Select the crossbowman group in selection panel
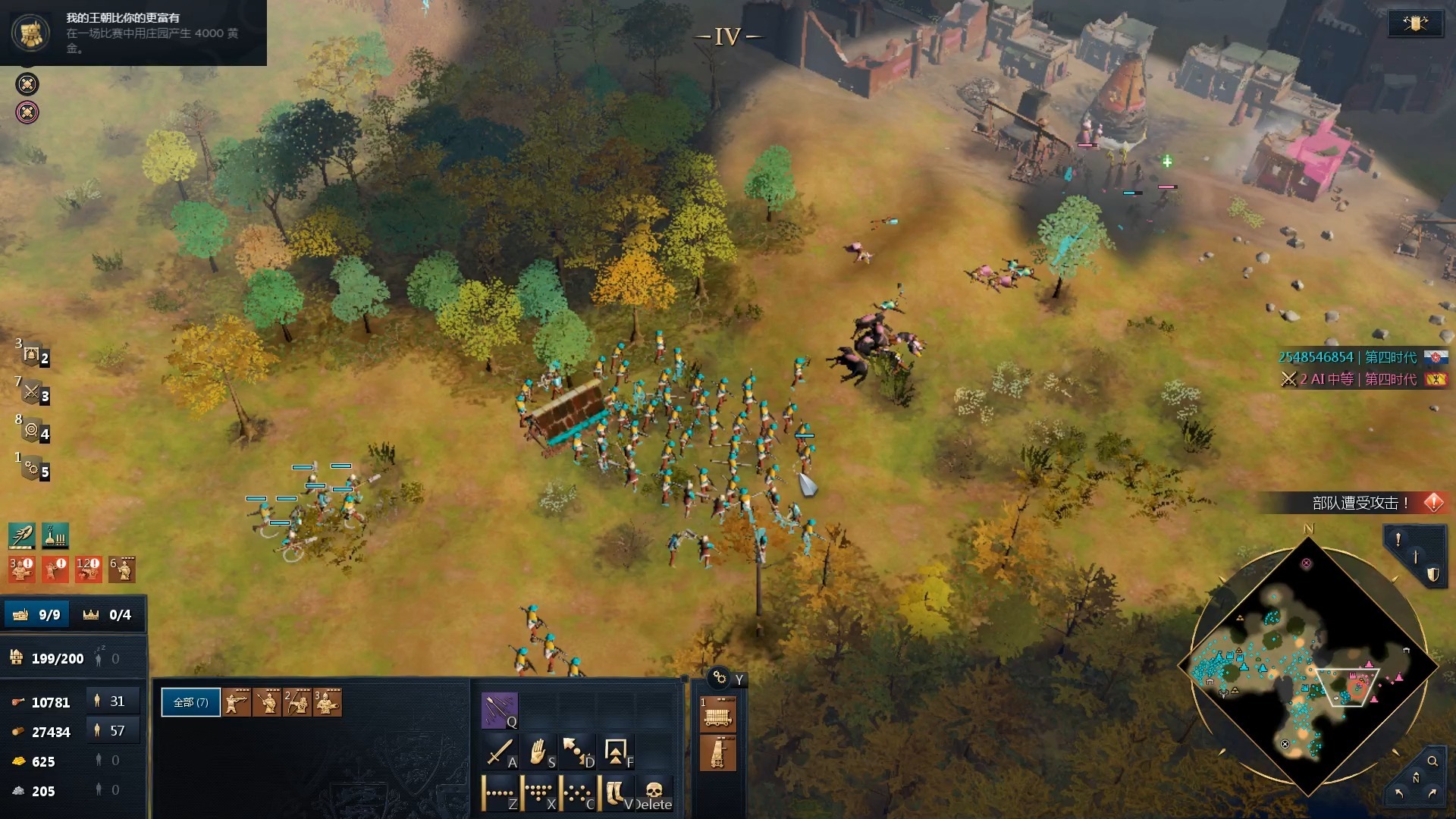 (x=237, y=702)
